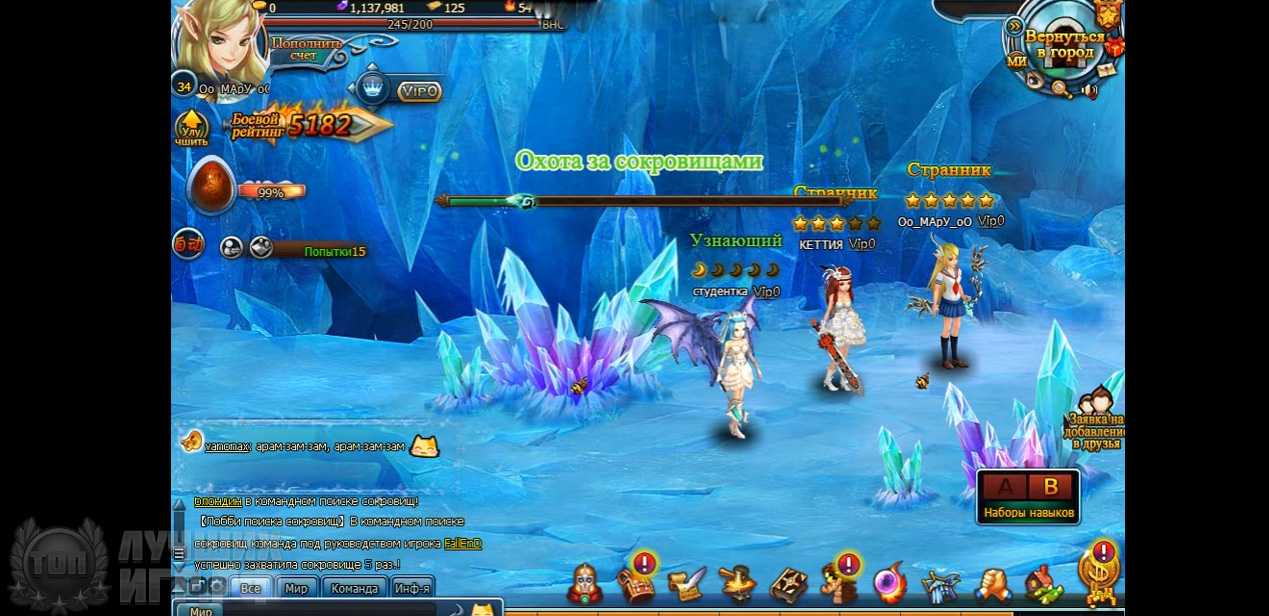Open the helmet character icon
Image resolution: width=1269 pixels, height=616 pixels.
pos(585,583)
